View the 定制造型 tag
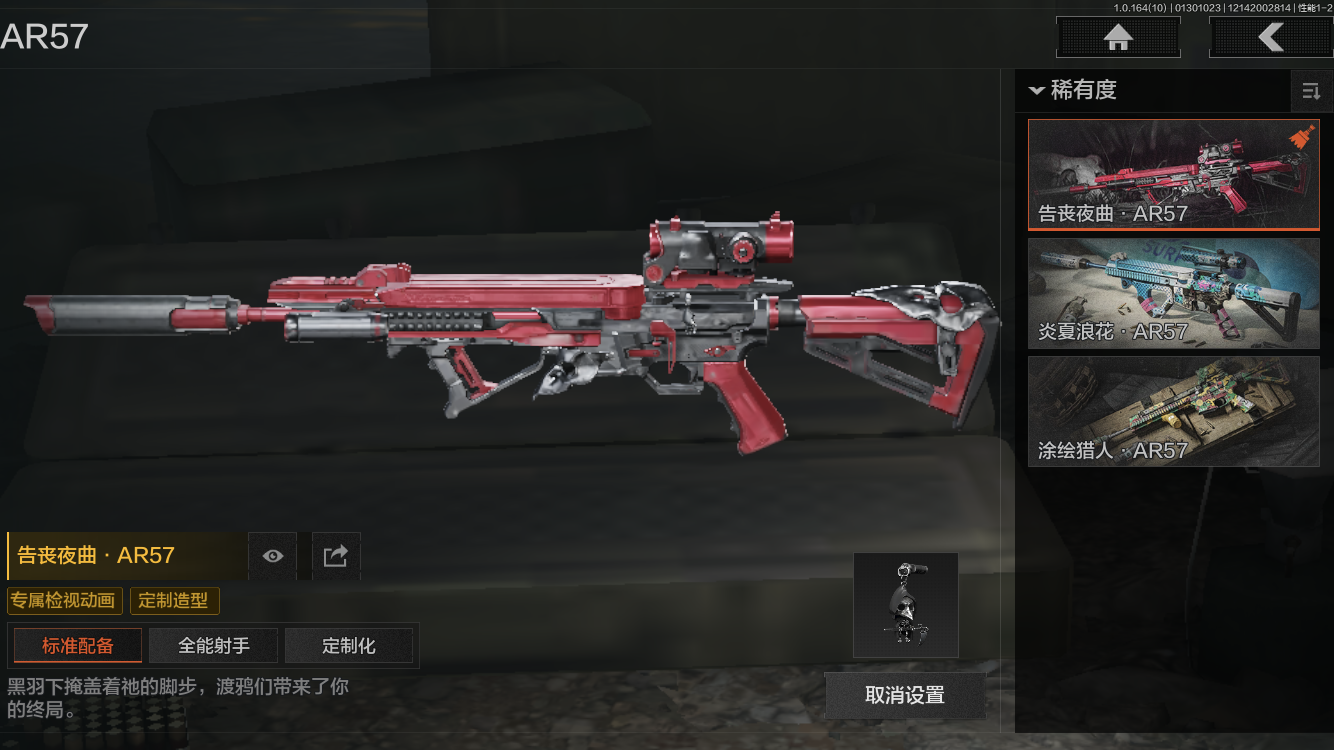This screenshot has width=1334, height=750. click(x=174, y=601)
